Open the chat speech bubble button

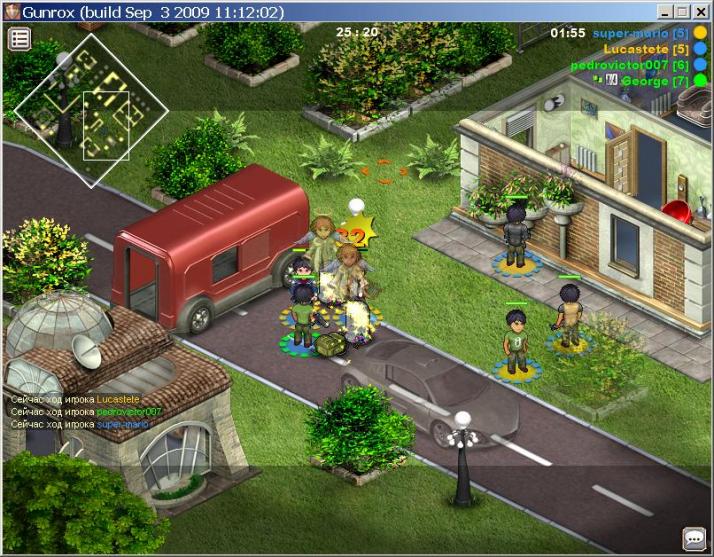pyautogui.click(x=694, y=539)
